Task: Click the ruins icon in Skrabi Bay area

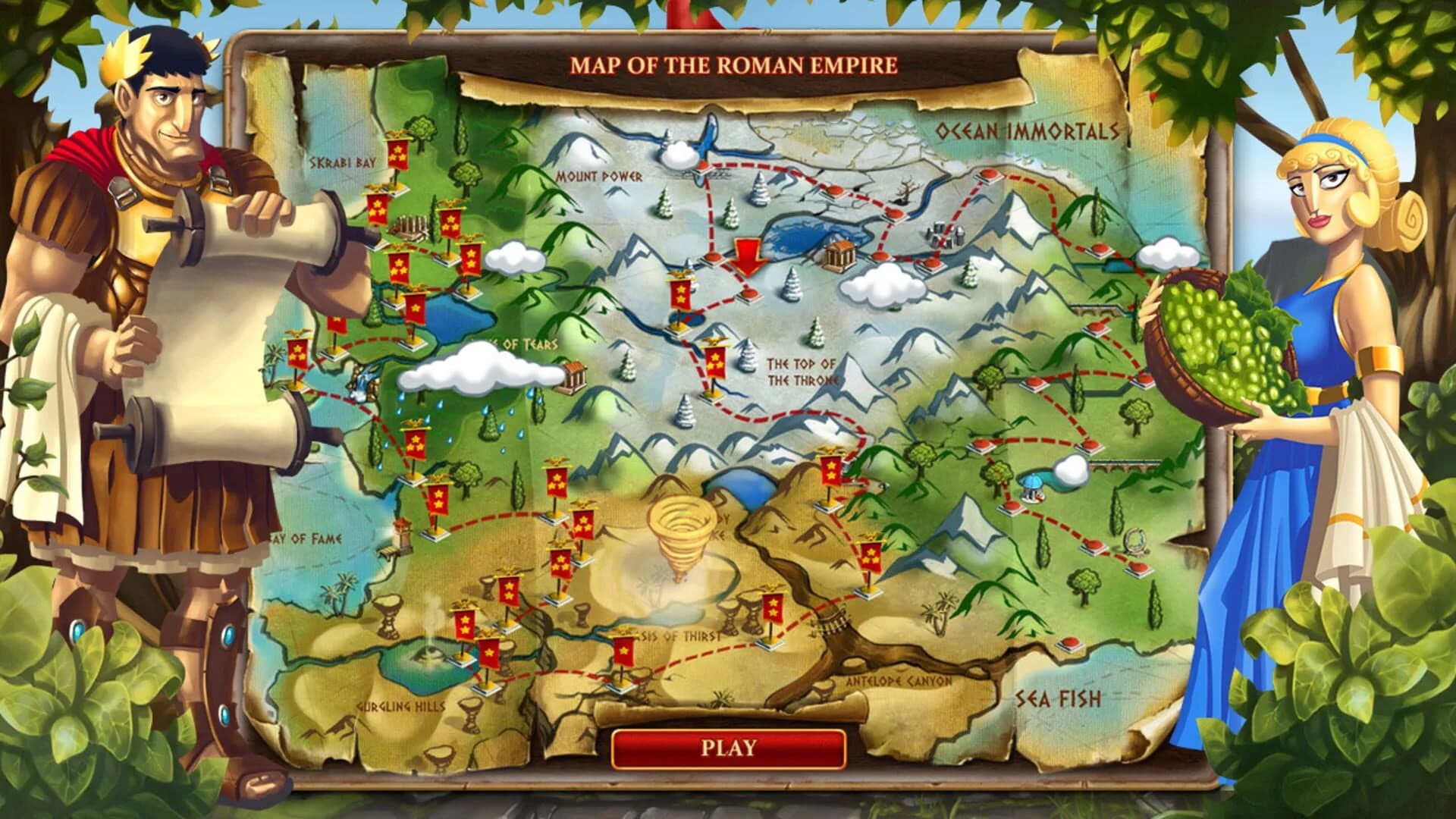Action: [410, 226]
